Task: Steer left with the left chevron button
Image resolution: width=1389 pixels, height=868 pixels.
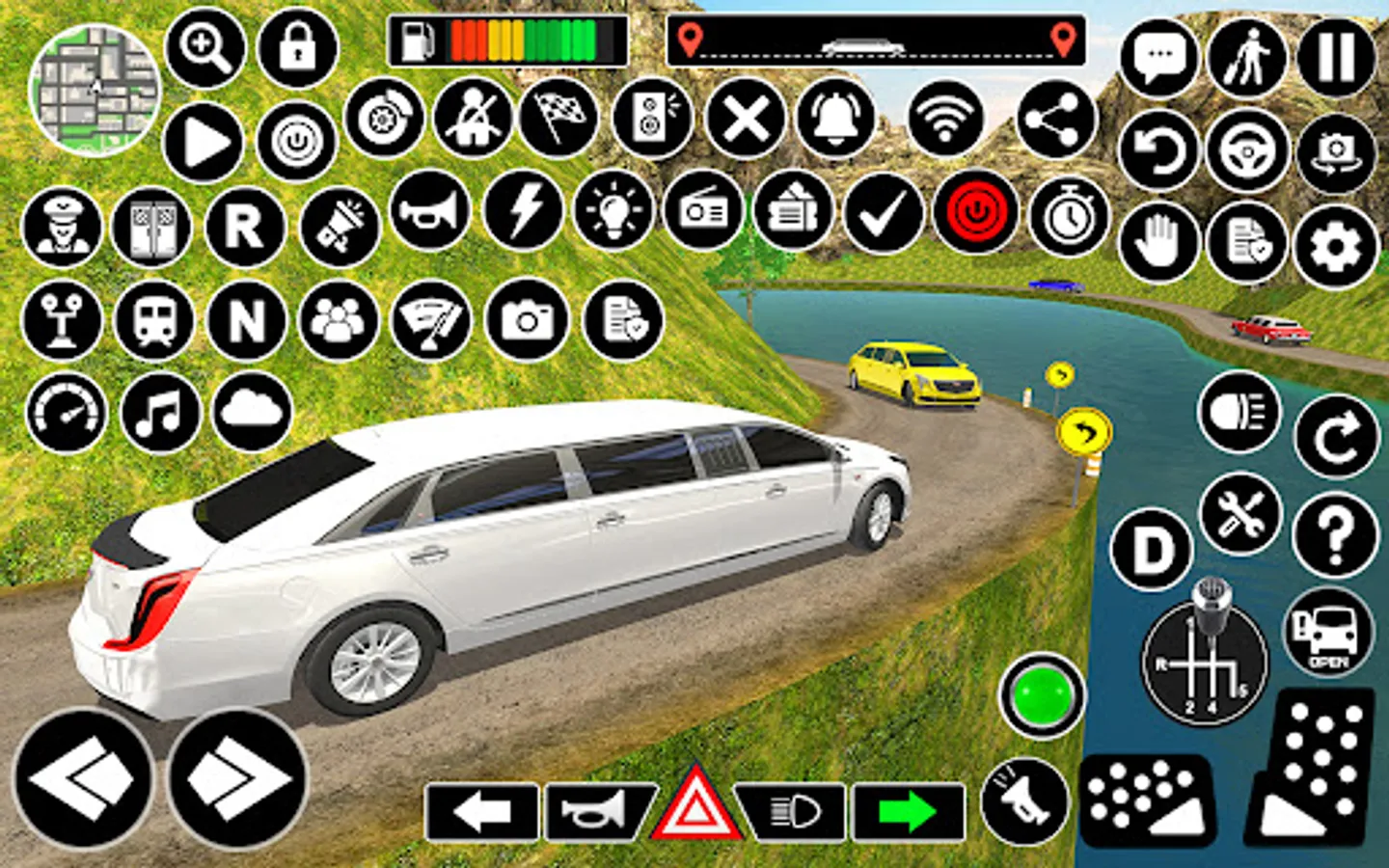Action: [x=83, y=778]
